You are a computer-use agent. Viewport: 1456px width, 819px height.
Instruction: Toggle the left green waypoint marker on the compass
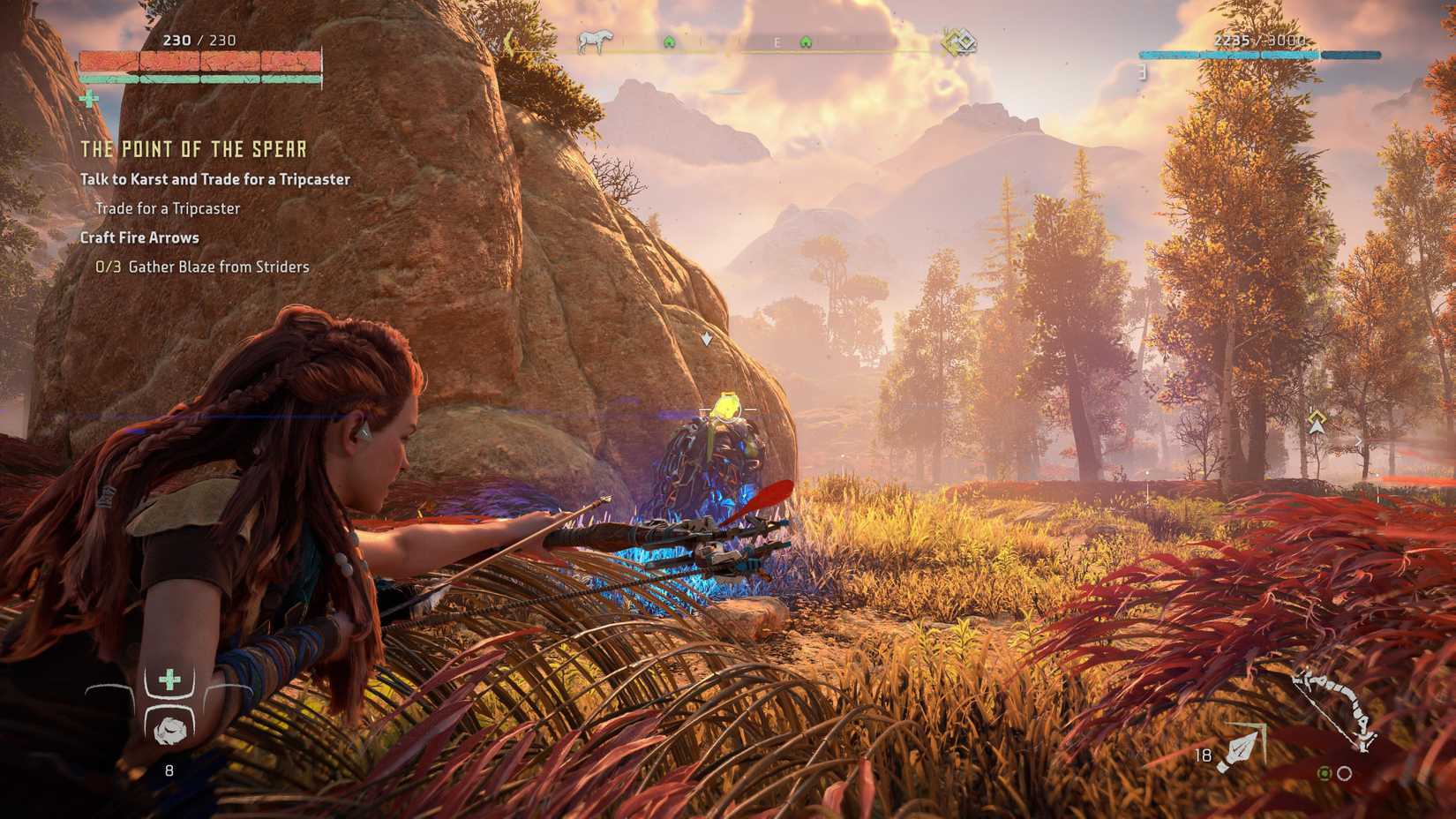669,41
